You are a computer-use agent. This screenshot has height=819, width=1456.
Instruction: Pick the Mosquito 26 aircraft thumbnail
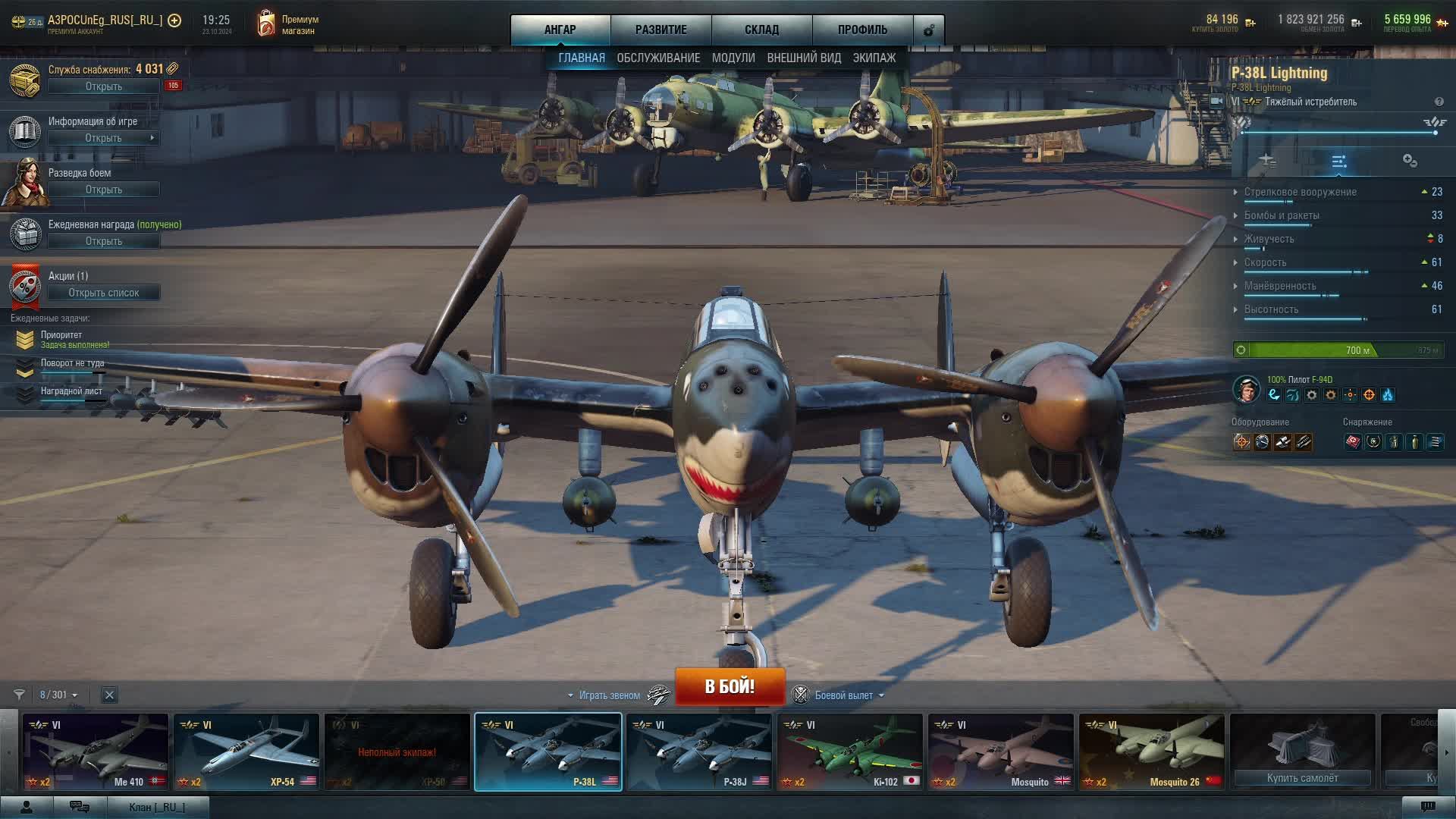coord(1151,752)
